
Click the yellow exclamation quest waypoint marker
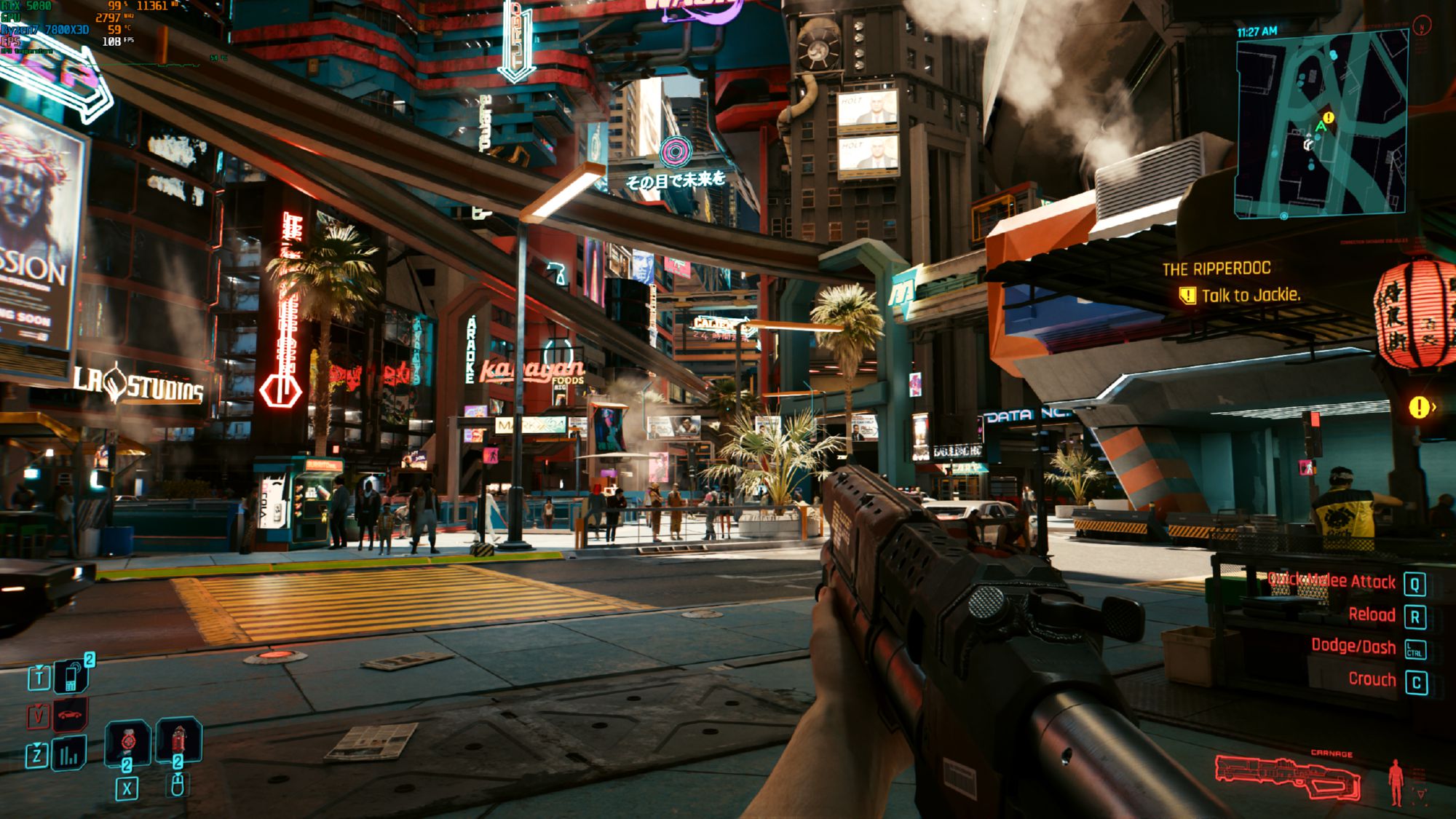pos(1418,407)
